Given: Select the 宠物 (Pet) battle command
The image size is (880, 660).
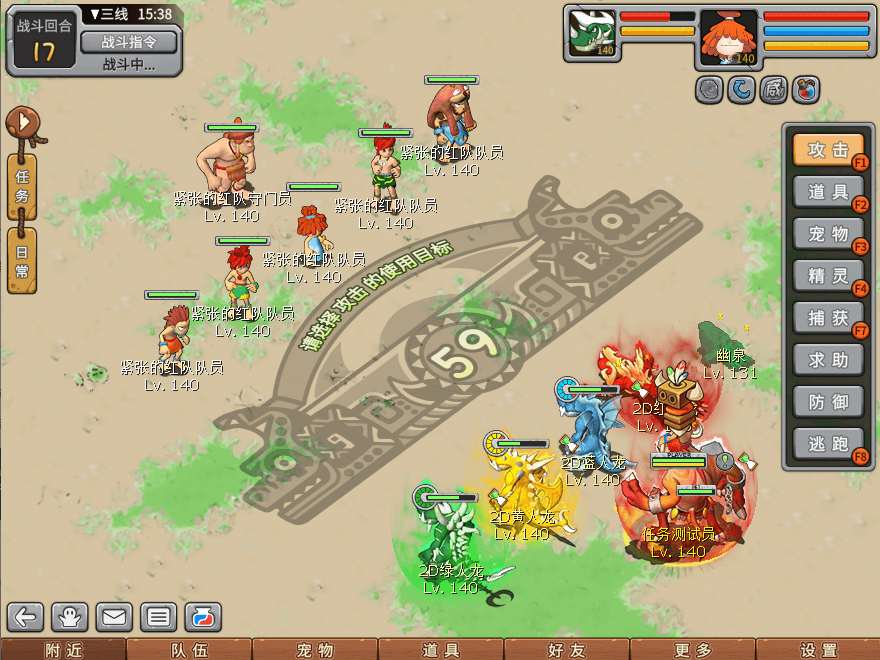Looking at the screenshot, I should pyautogui.click(x=828, y=234).
